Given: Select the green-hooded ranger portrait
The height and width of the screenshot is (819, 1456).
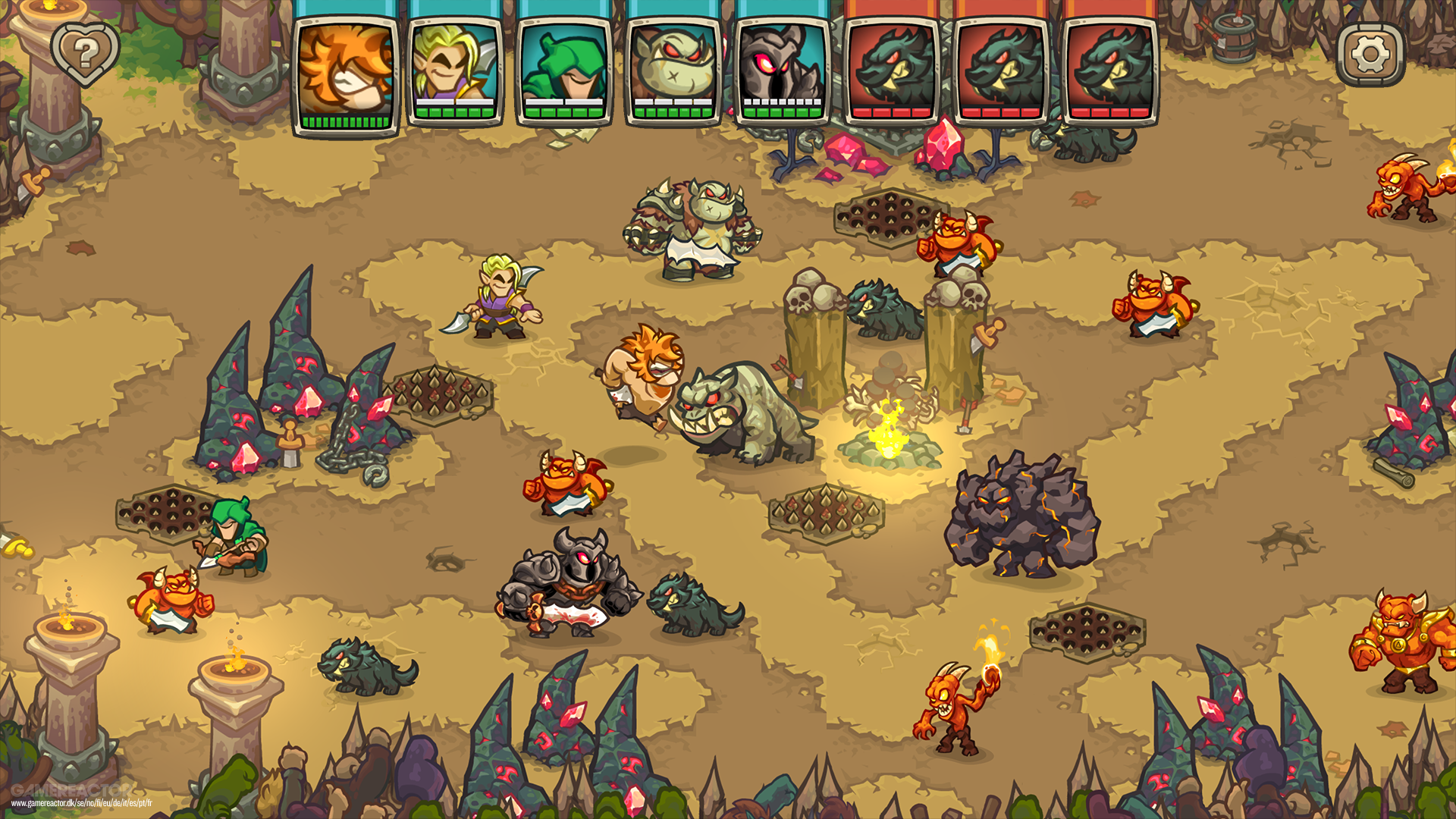Looking at the screenshot, I should point(565,68).
